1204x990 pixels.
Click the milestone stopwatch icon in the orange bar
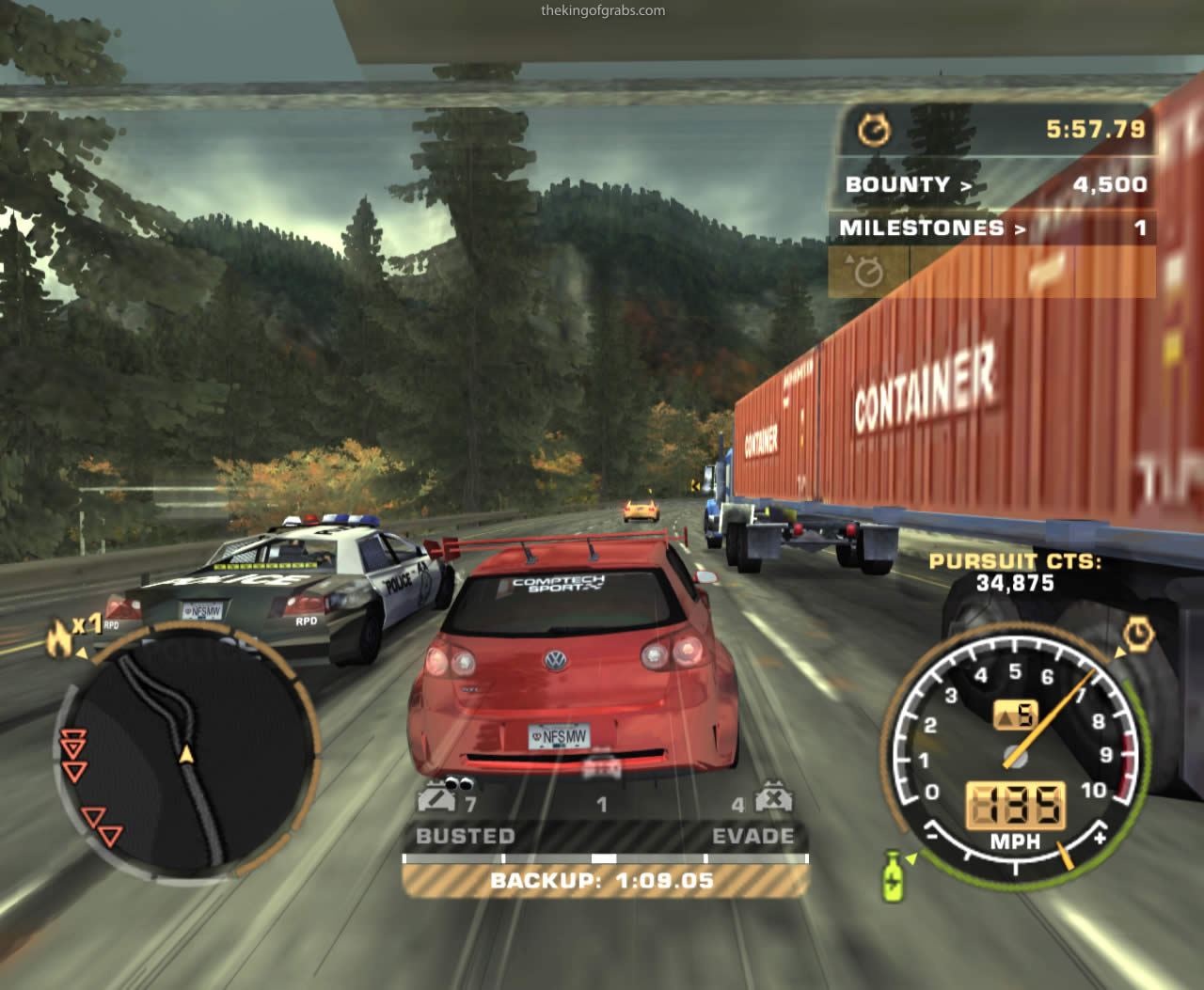(867, 272)
